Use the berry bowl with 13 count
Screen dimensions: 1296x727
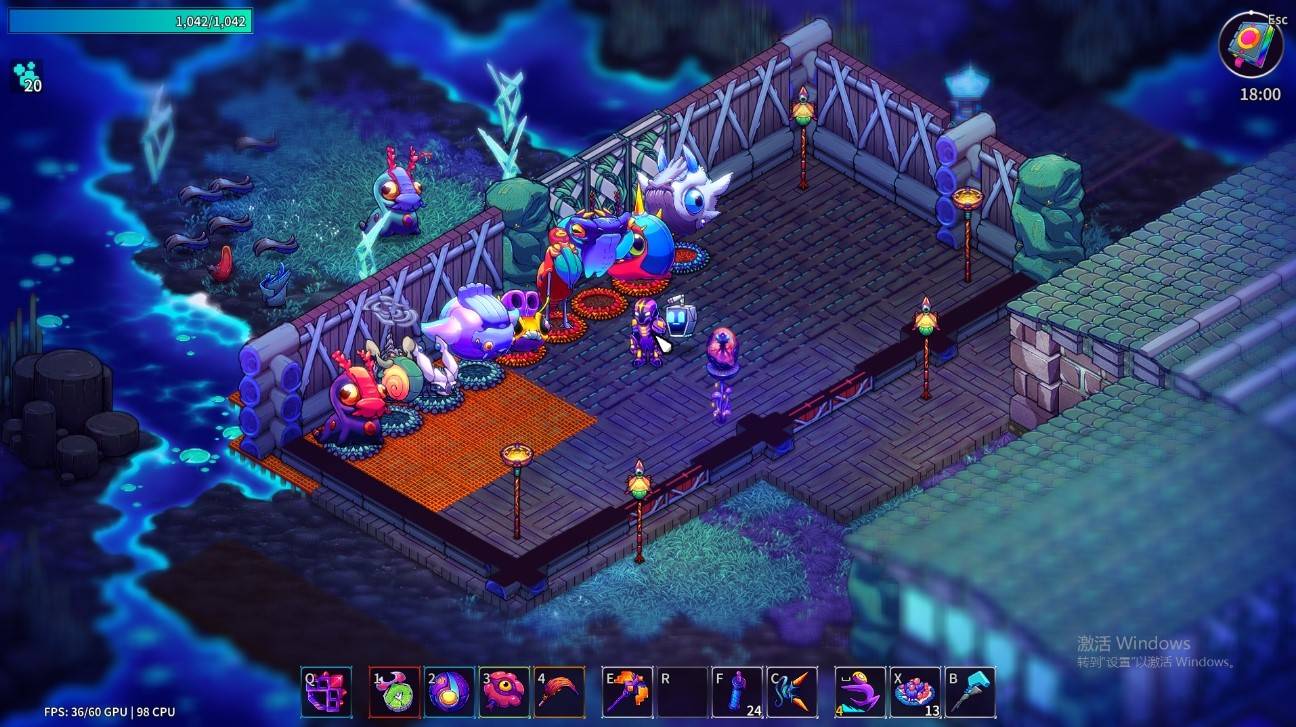[x=915, y=692]
